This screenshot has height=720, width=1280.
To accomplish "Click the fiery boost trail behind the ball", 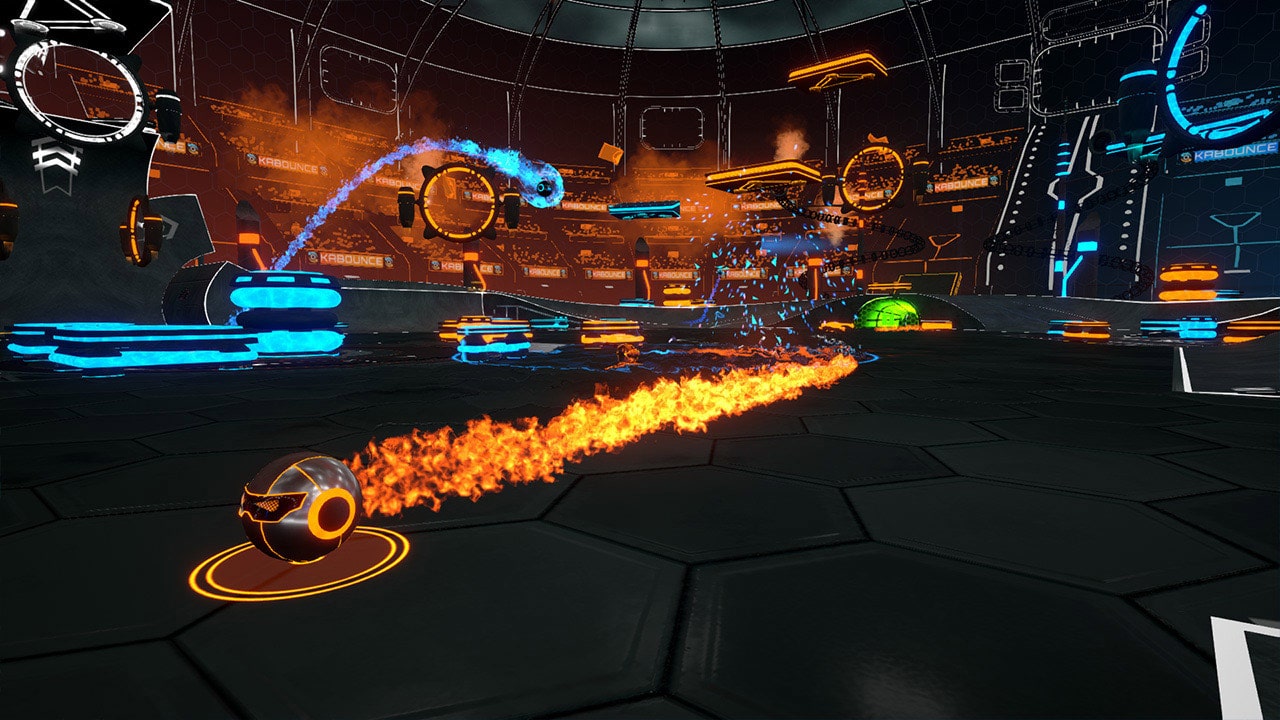I will pyautogui.click(x=600, y=420).
